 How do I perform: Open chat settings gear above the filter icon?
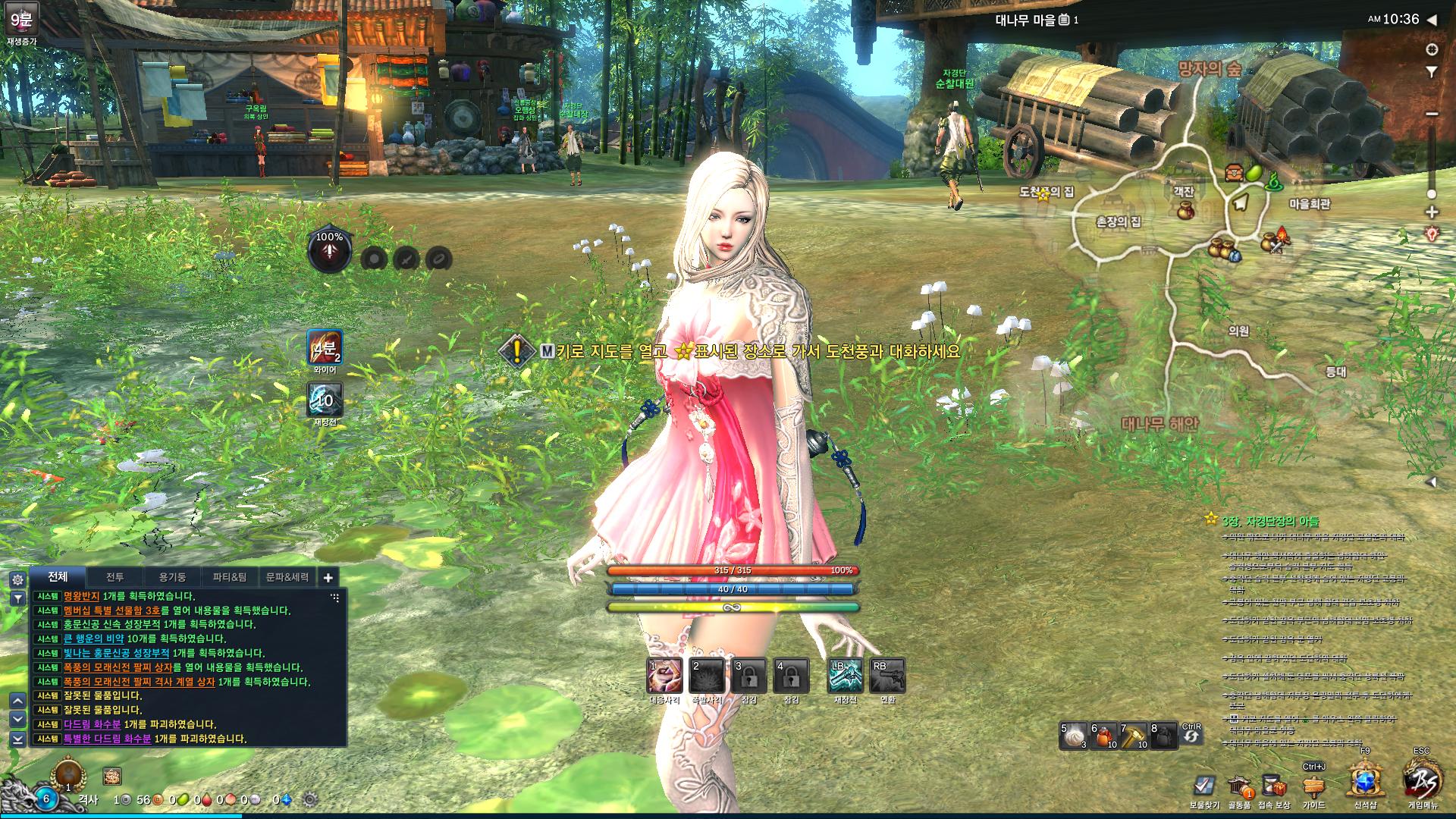(x=17, y=579)
